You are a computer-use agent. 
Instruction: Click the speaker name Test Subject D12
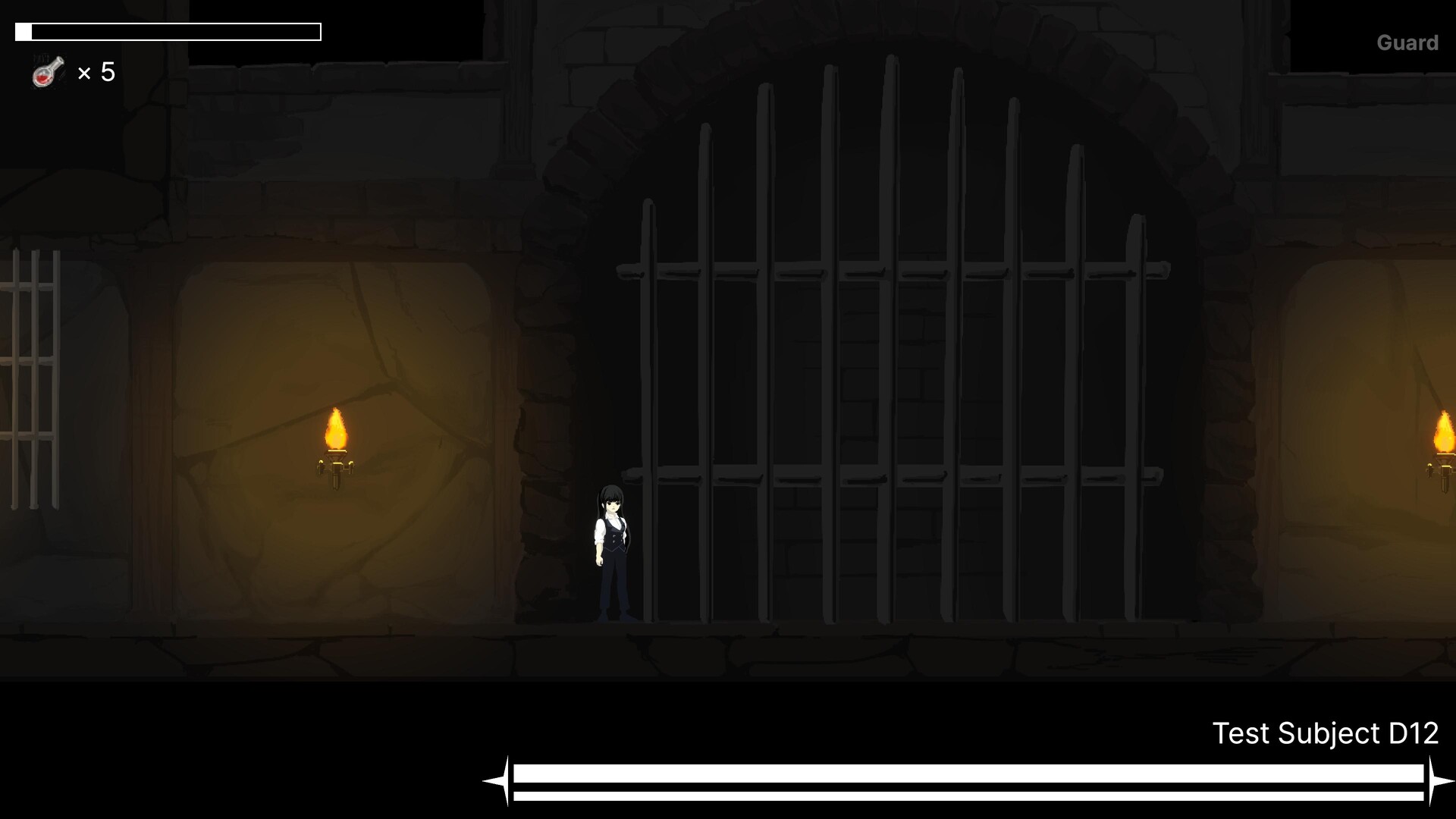[1326, 733]
